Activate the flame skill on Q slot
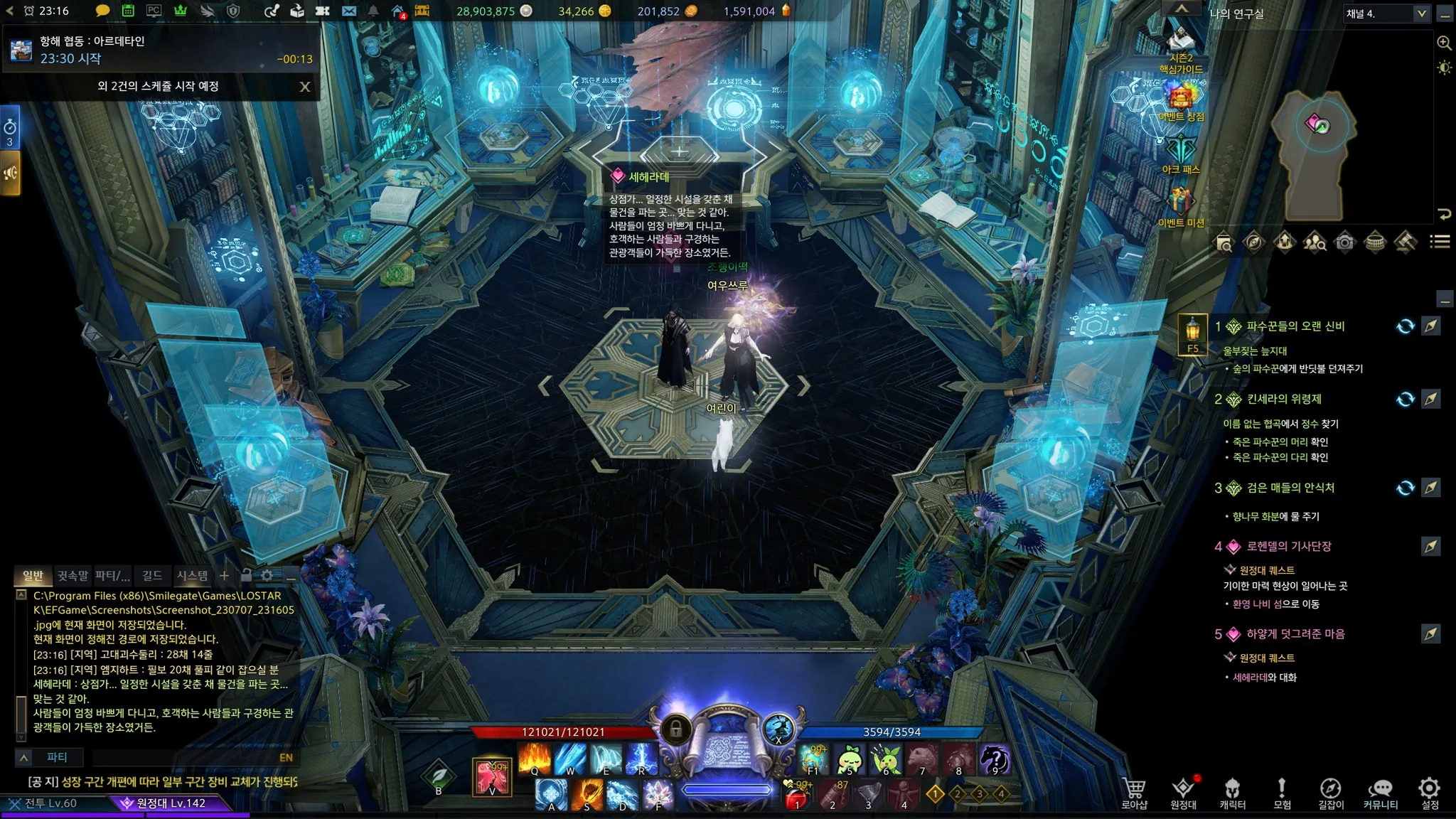The image size is (1456, 819). [x=535, y=759]
